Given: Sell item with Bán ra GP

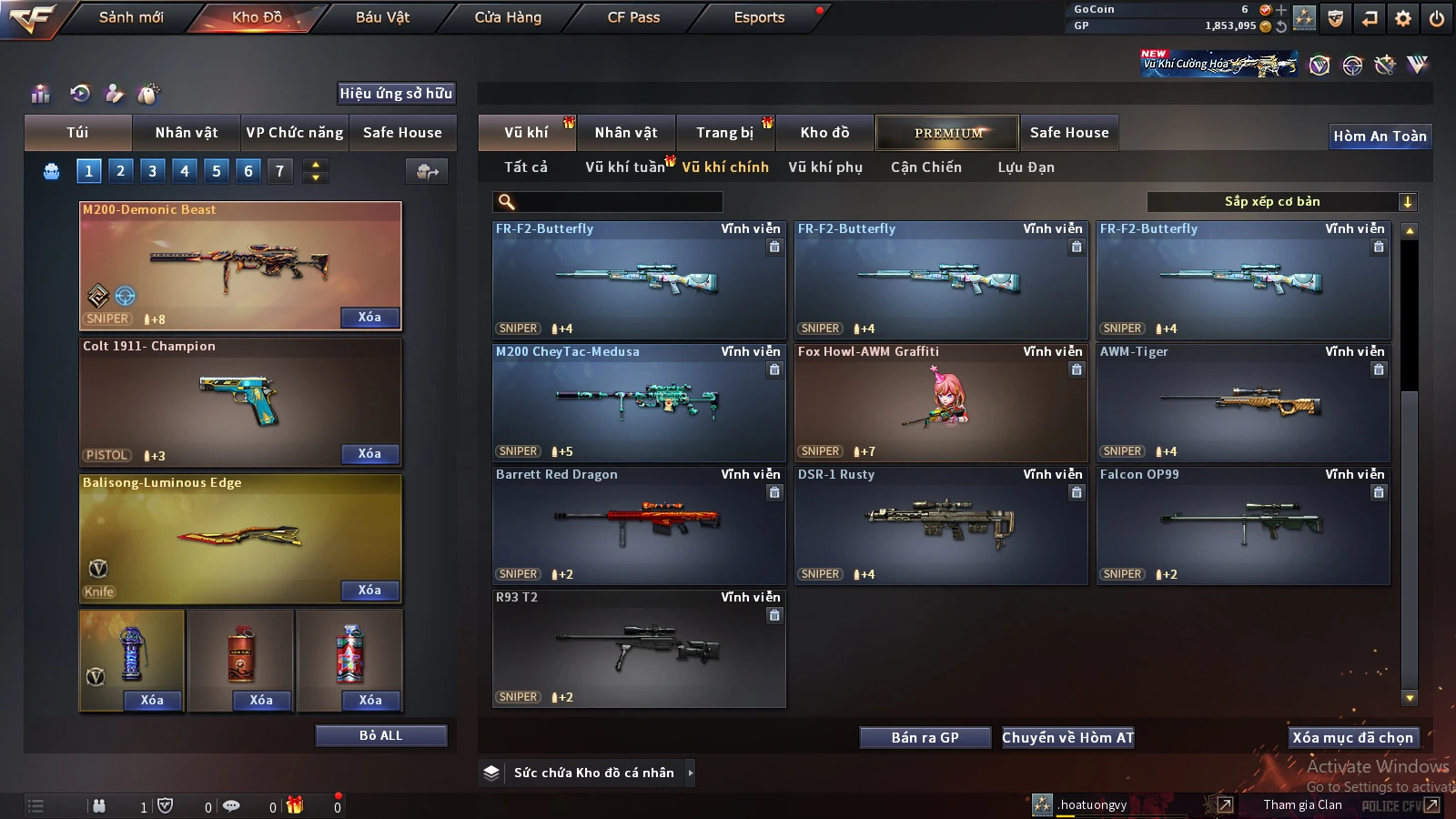Looking at the screenshot, I should [x=925, y=737].
